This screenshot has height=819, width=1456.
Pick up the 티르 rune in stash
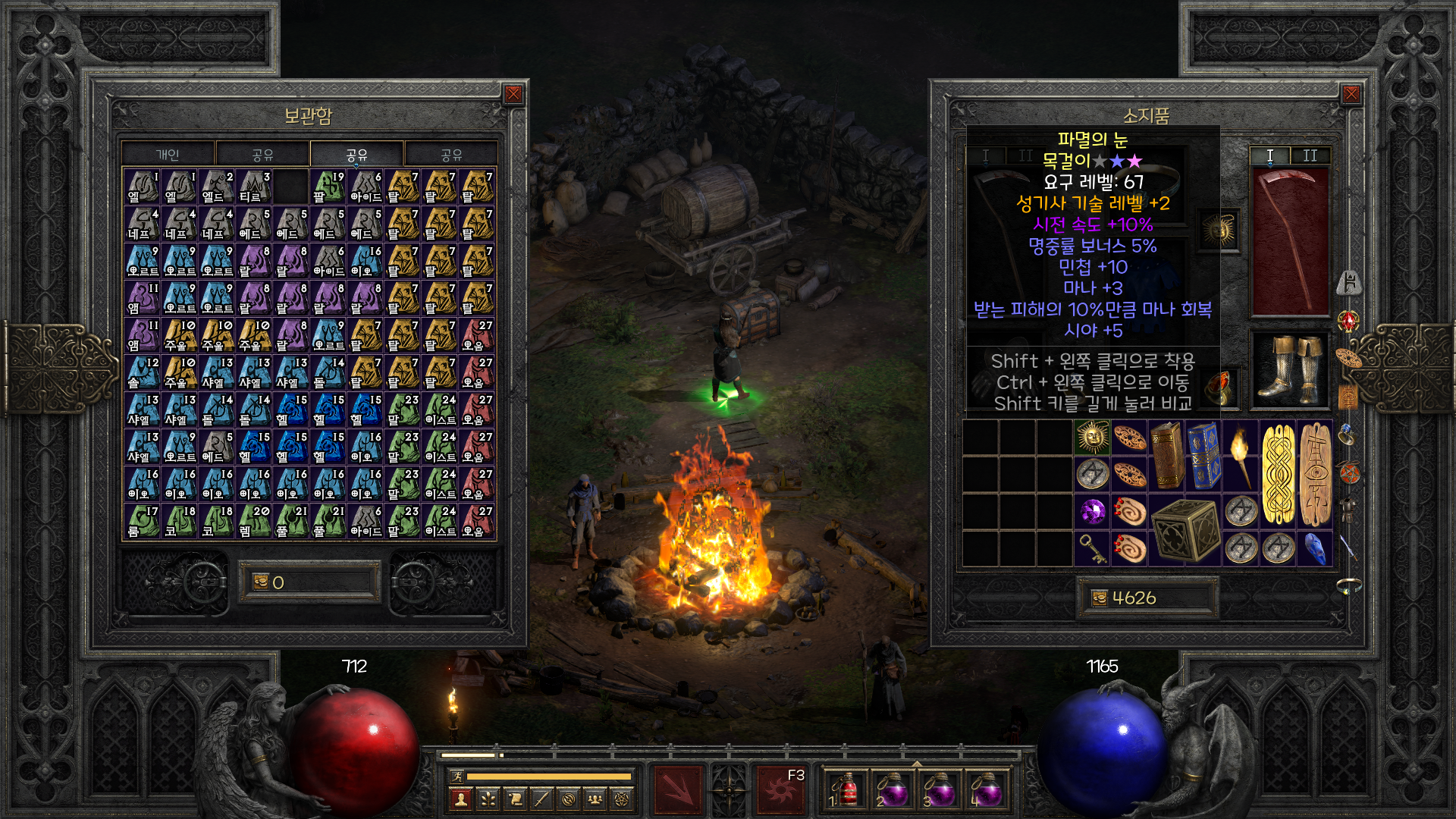click(254, 186)
